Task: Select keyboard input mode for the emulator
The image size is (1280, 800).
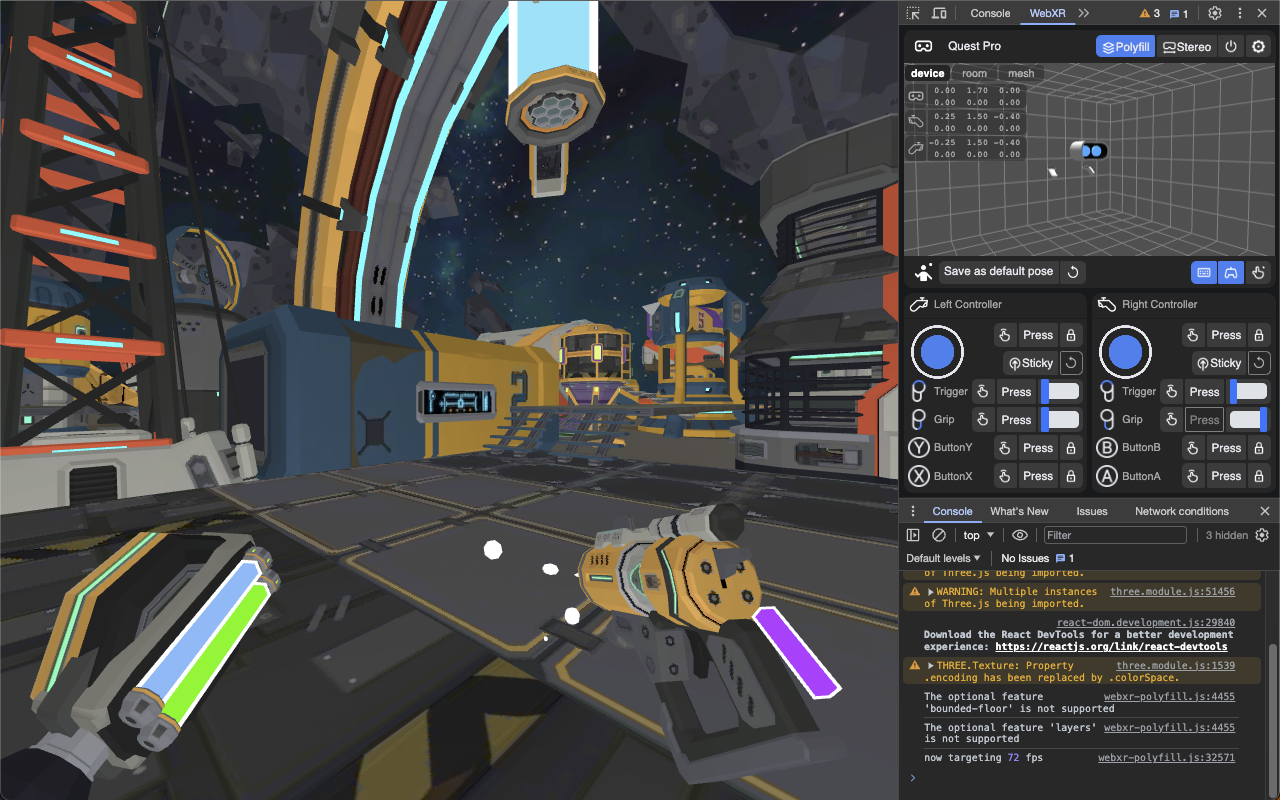Action: click(1202, 272)
